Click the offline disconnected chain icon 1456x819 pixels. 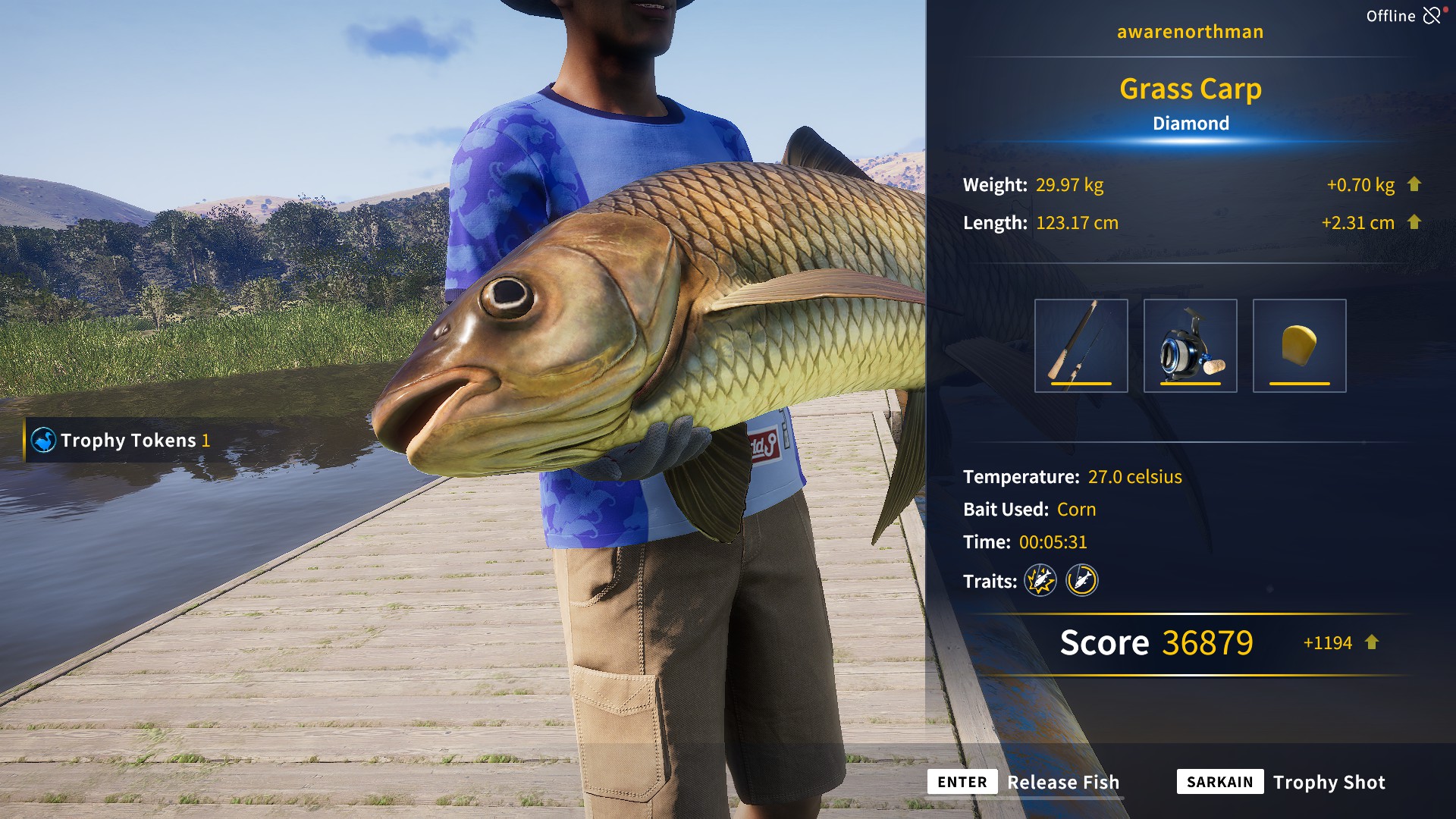[x=1432, y=15]
